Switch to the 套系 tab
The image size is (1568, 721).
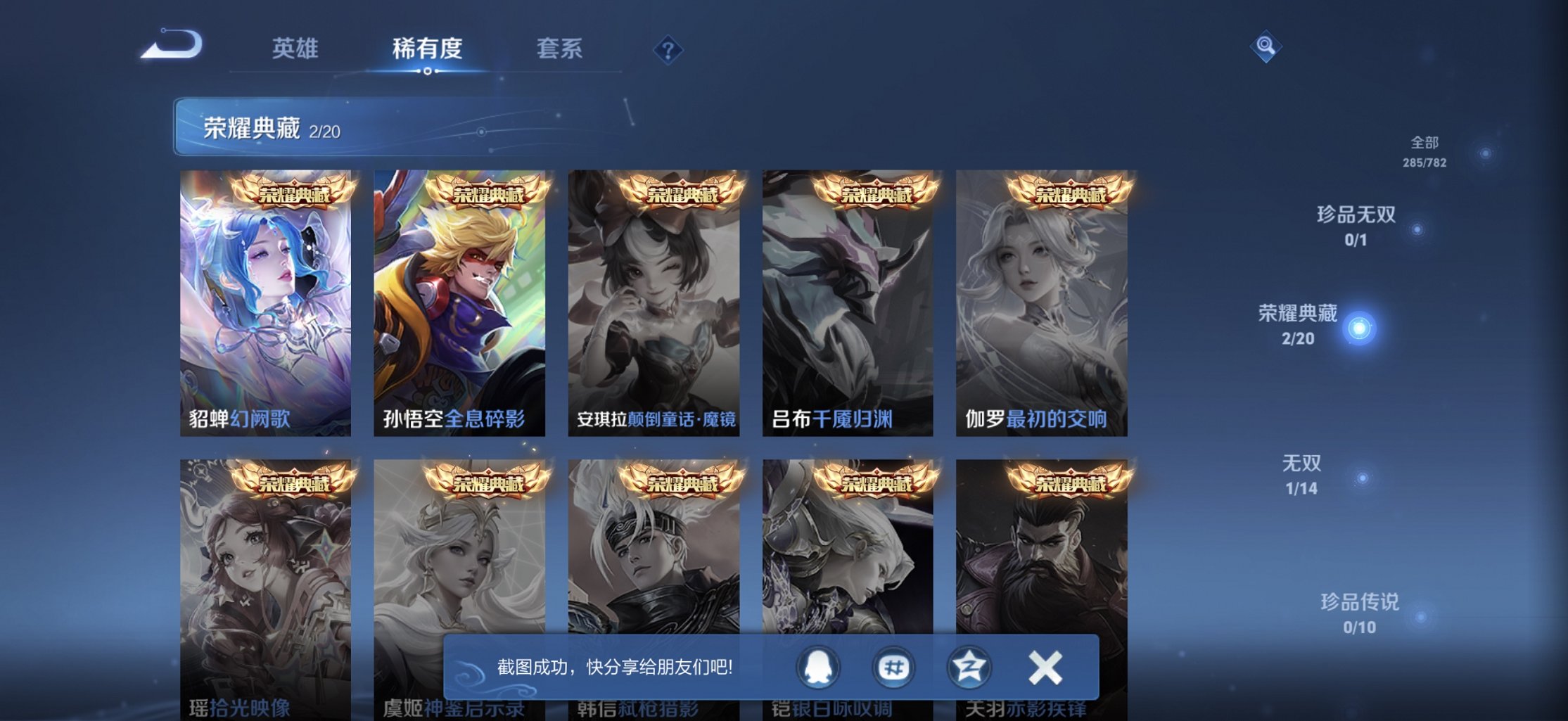pos(559,49)
